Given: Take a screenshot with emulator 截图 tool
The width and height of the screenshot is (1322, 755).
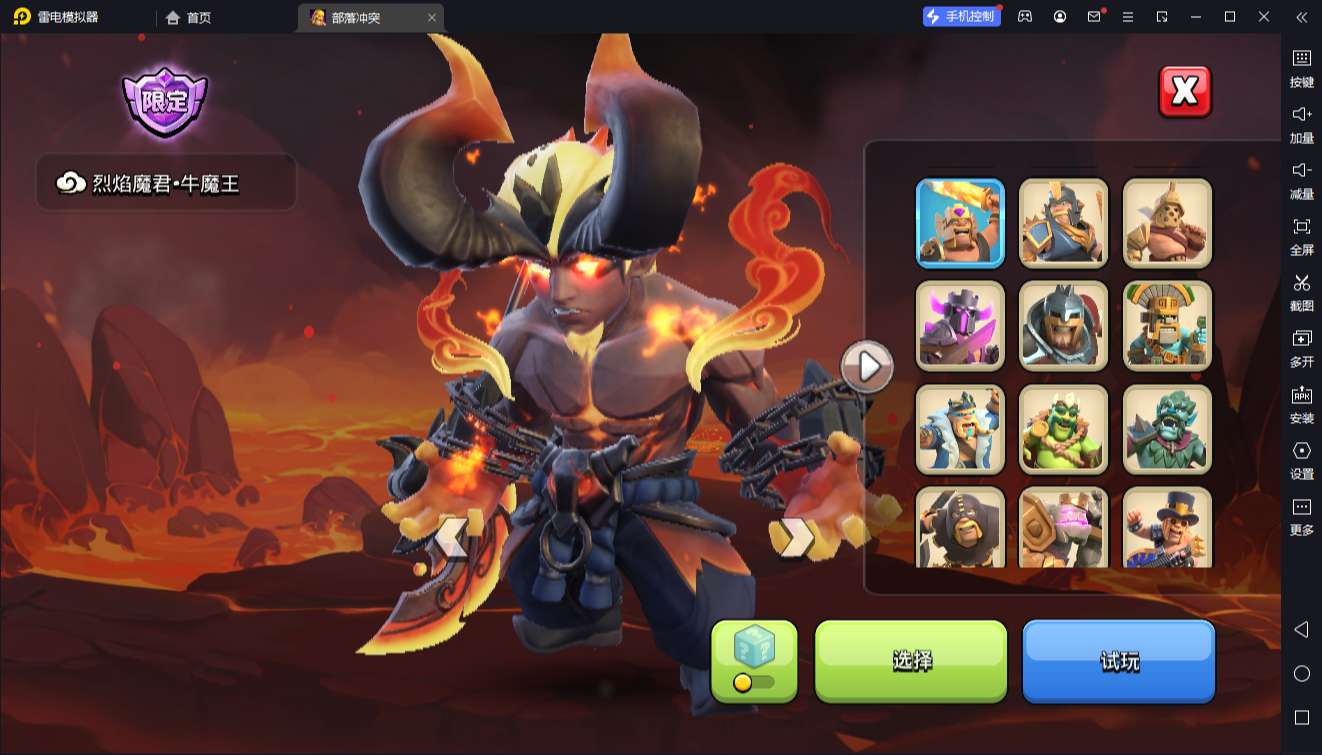Looking at the screenshot, I should pos(1301,292).
